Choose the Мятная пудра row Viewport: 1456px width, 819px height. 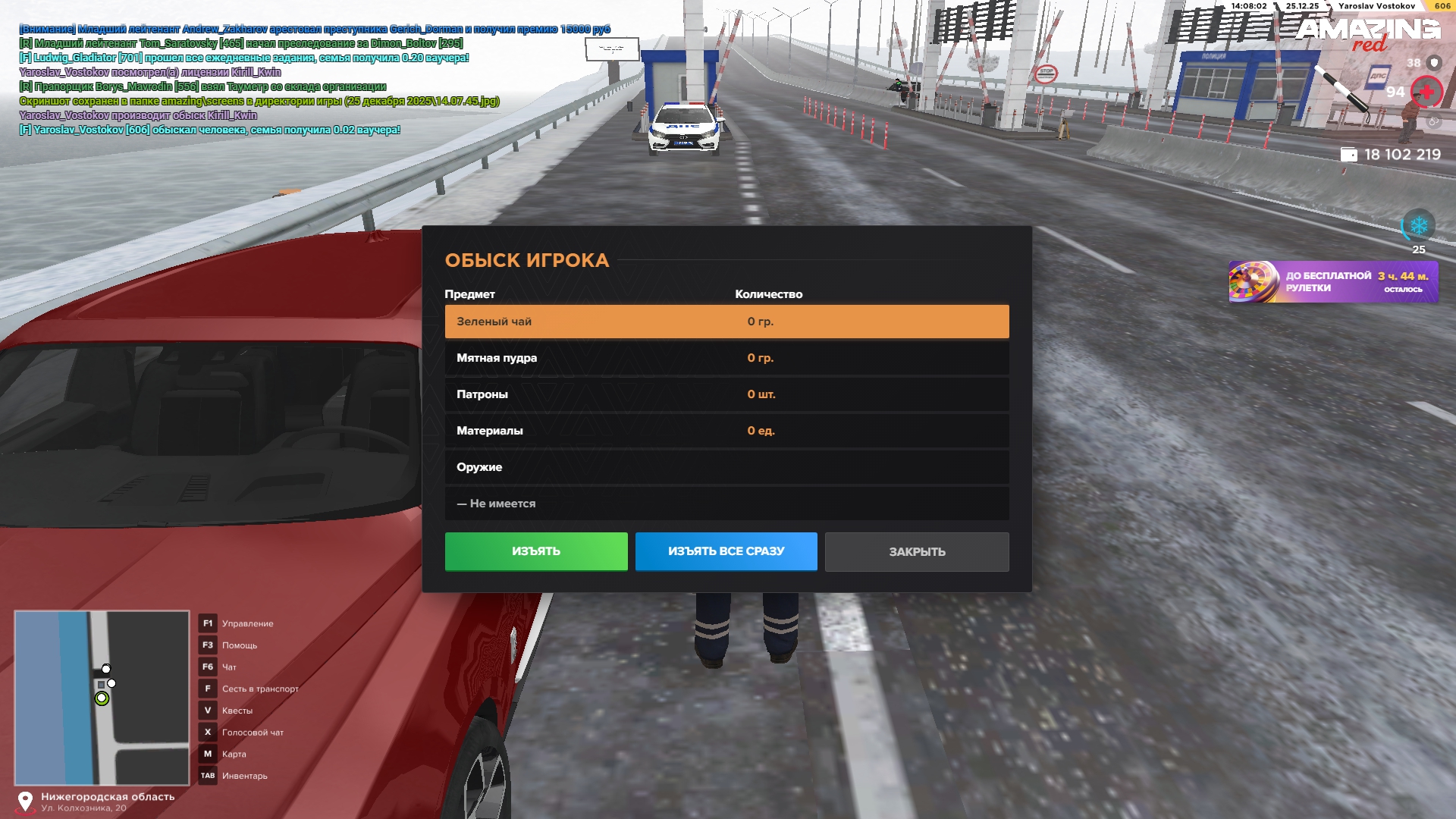(x=726, y=358)
